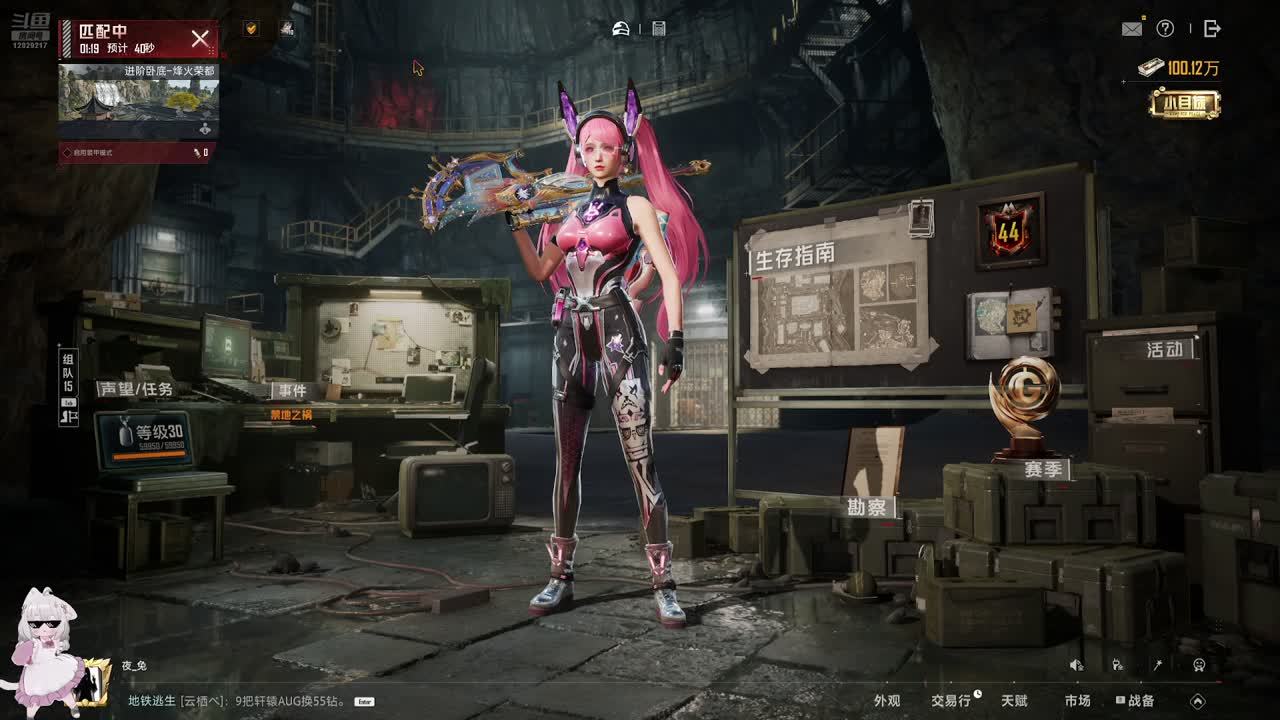1280x720 pixels.
Task: Toggle the speaker sound icon
Action: 1076,665
